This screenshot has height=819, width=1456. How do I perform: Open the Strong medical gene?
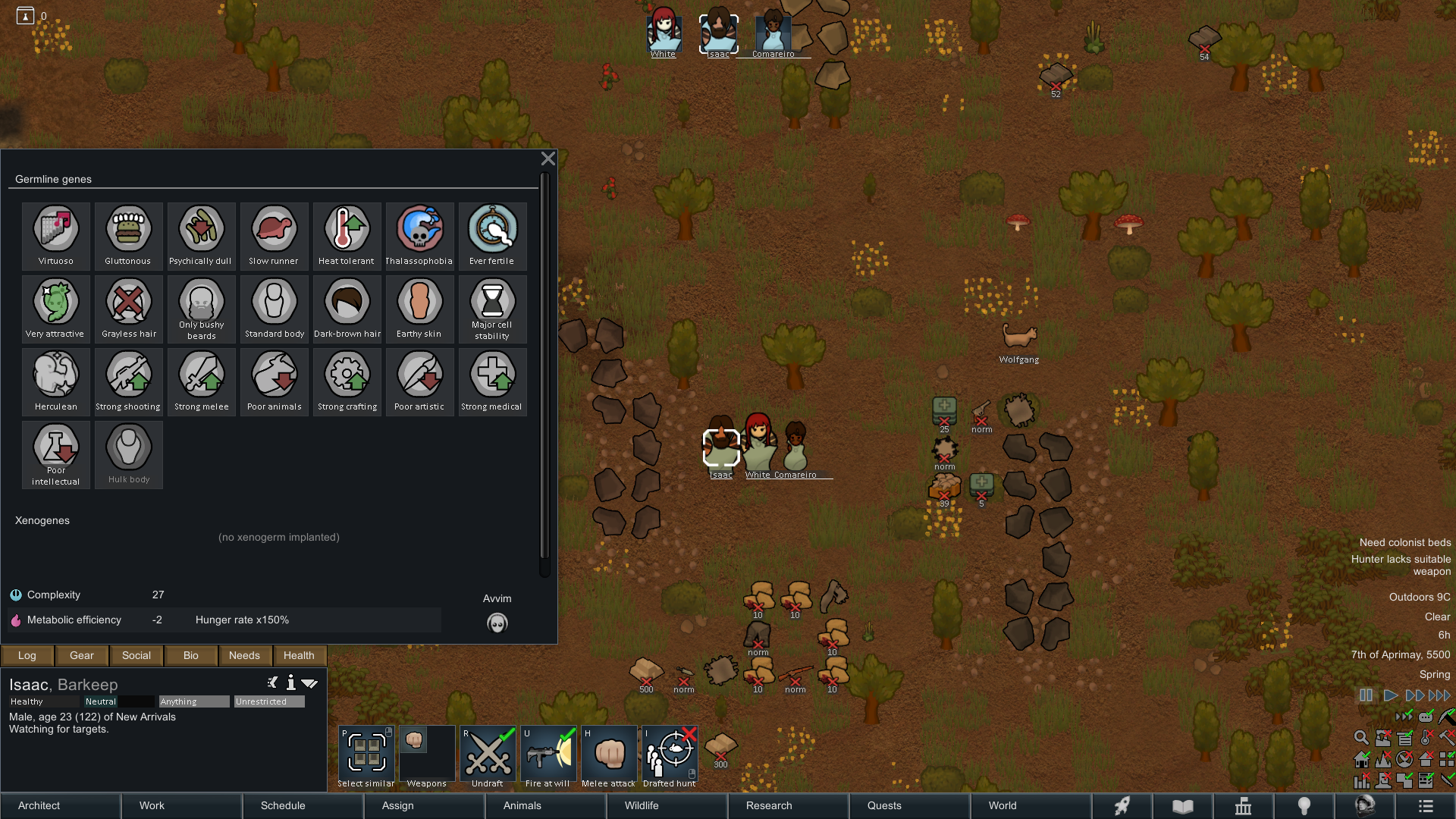click(492, 381)
